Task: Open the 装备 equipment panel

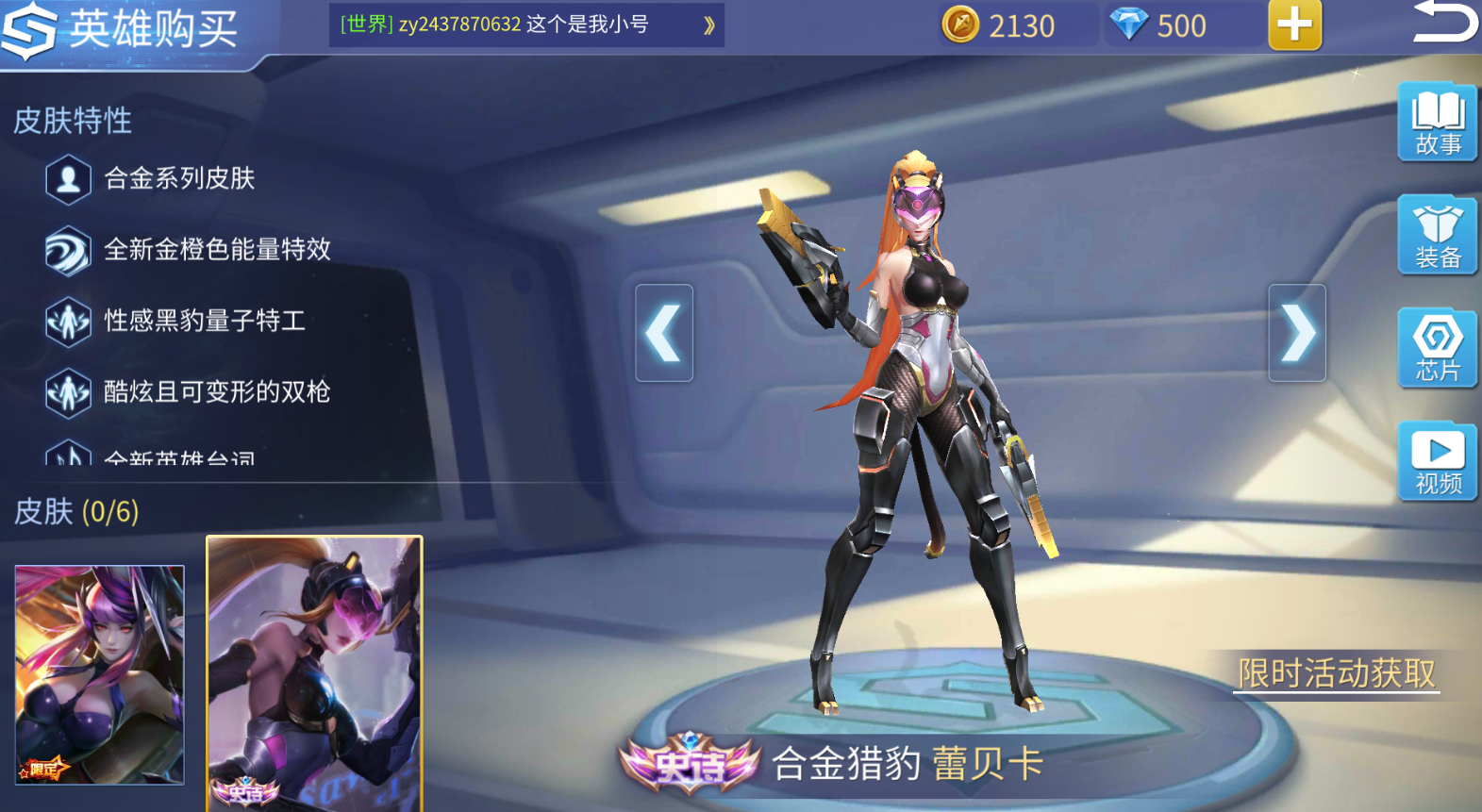Action: 1436,236
